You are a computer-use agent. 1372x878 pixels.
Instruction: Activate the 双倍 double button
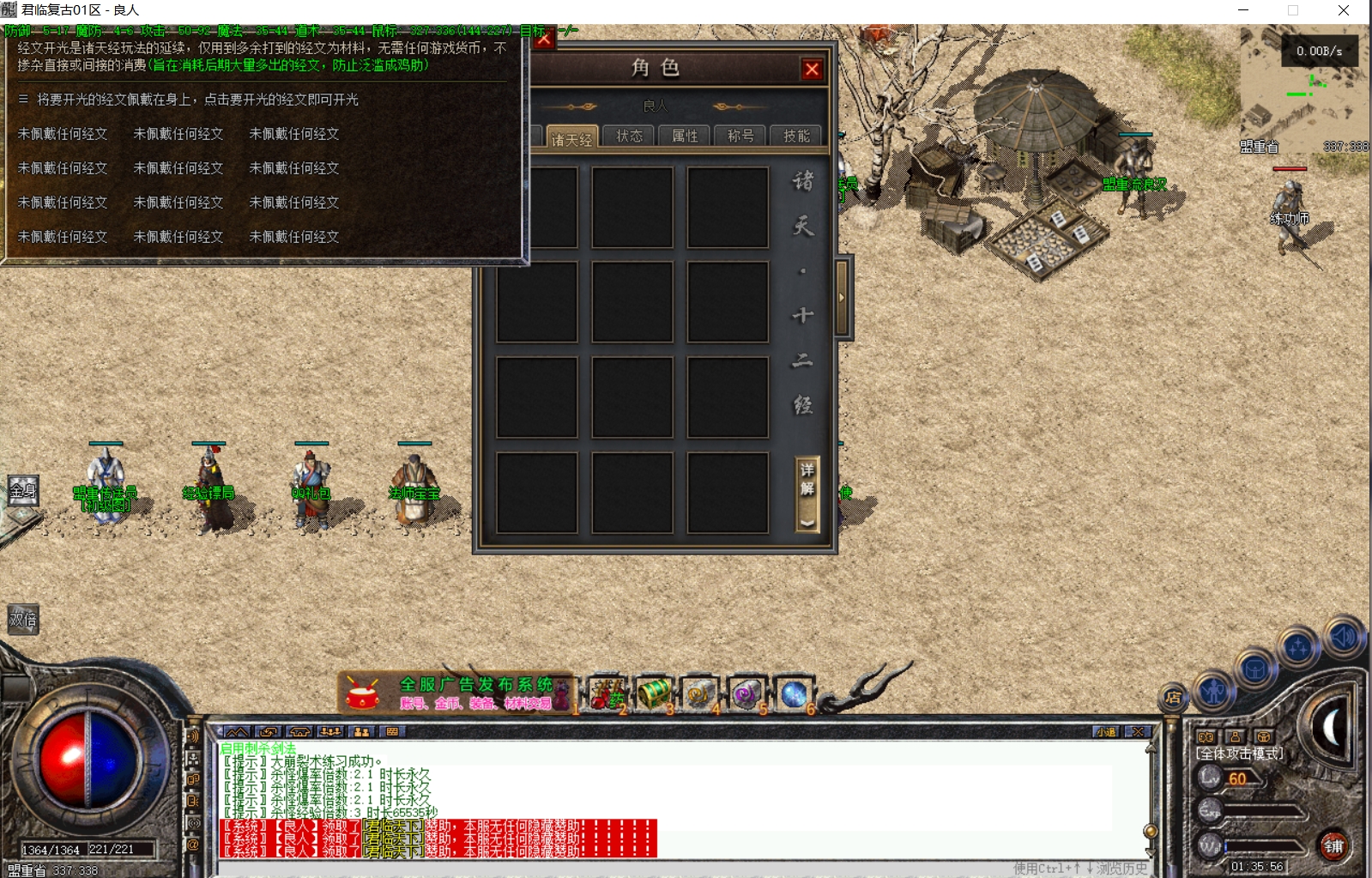tap(23, 620)
